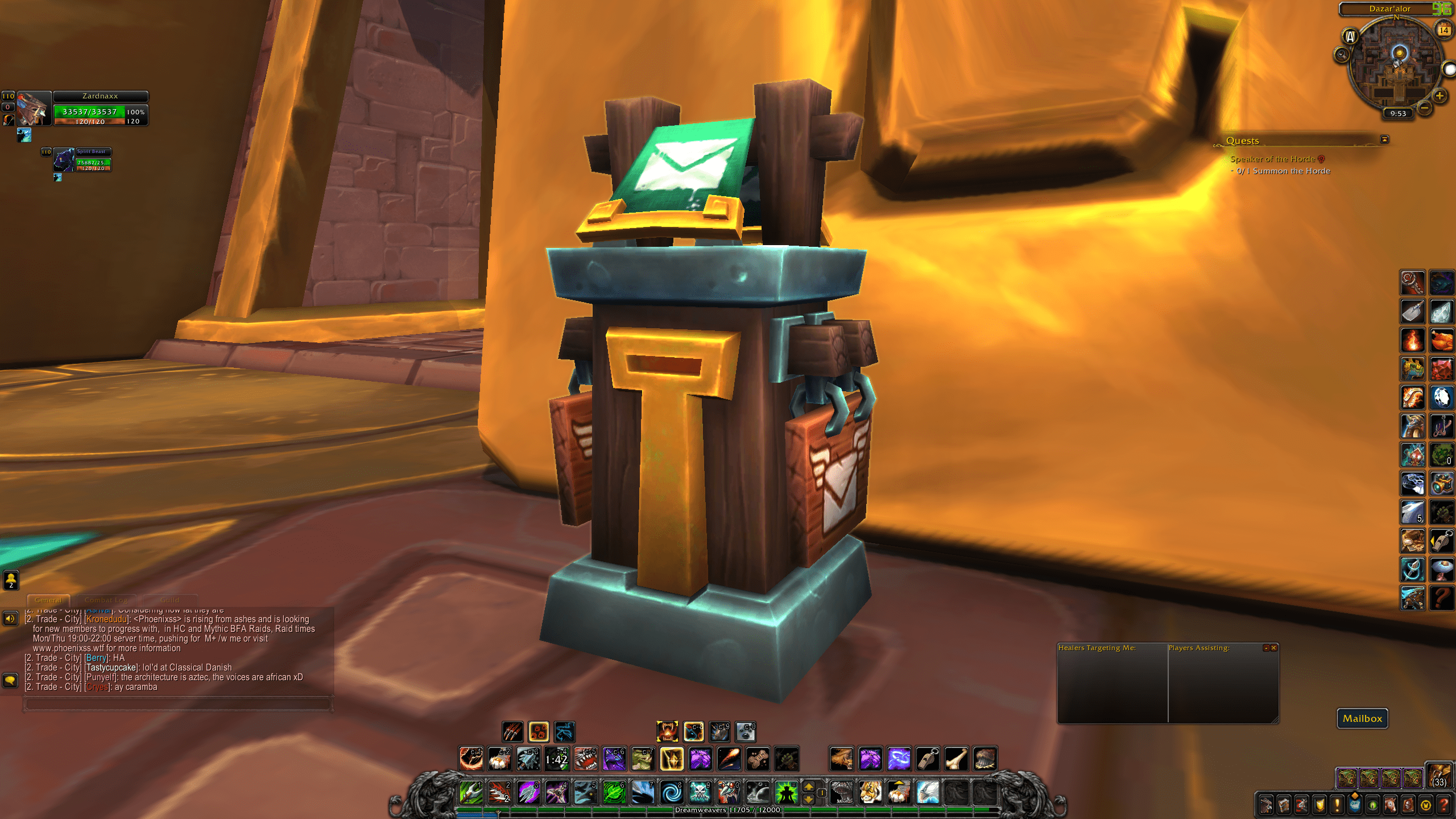The width and height of the screenshot is (1456, 819).
Task: Open minimap tracking via the magnifying glass
Action: point(1342,53)
